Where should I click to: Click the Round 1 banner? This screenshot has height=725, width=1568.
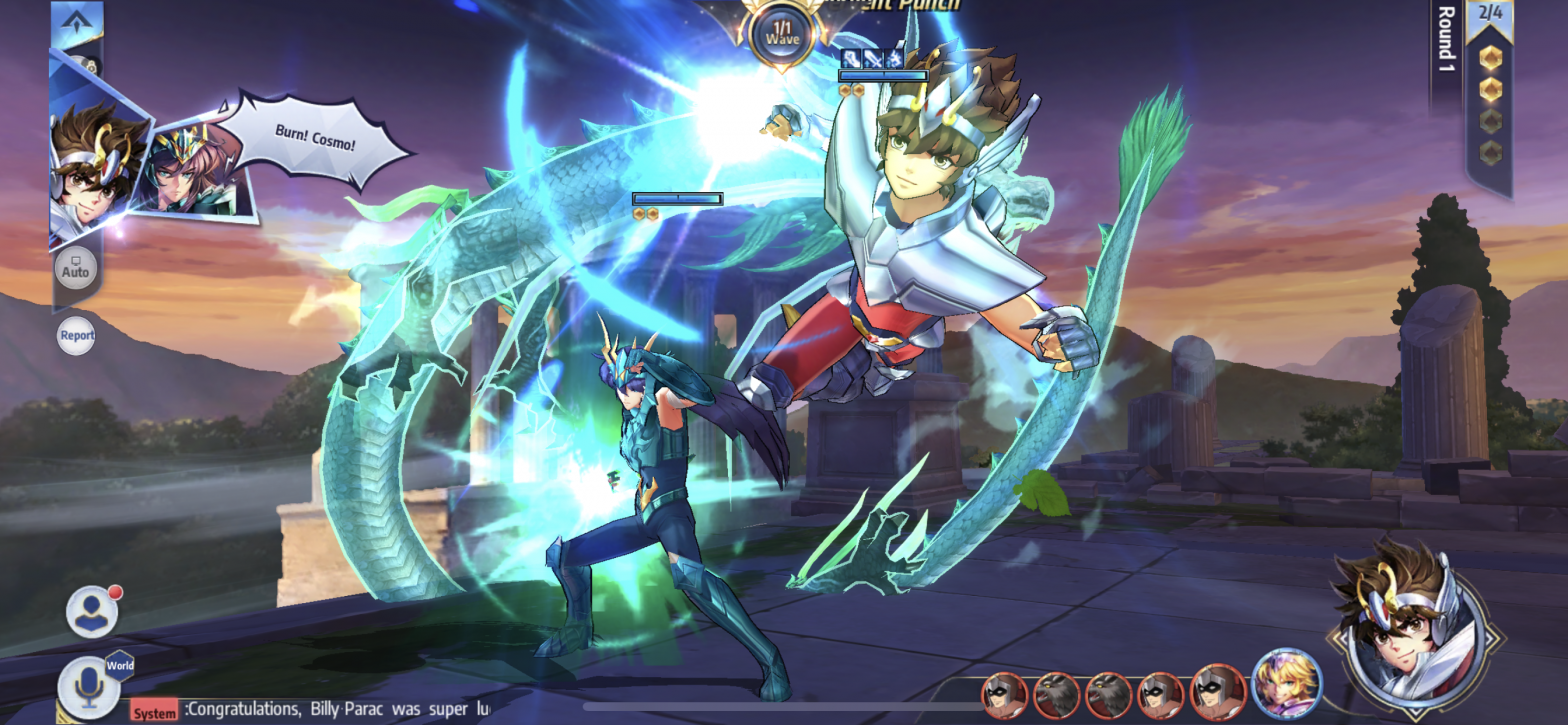1446,45
